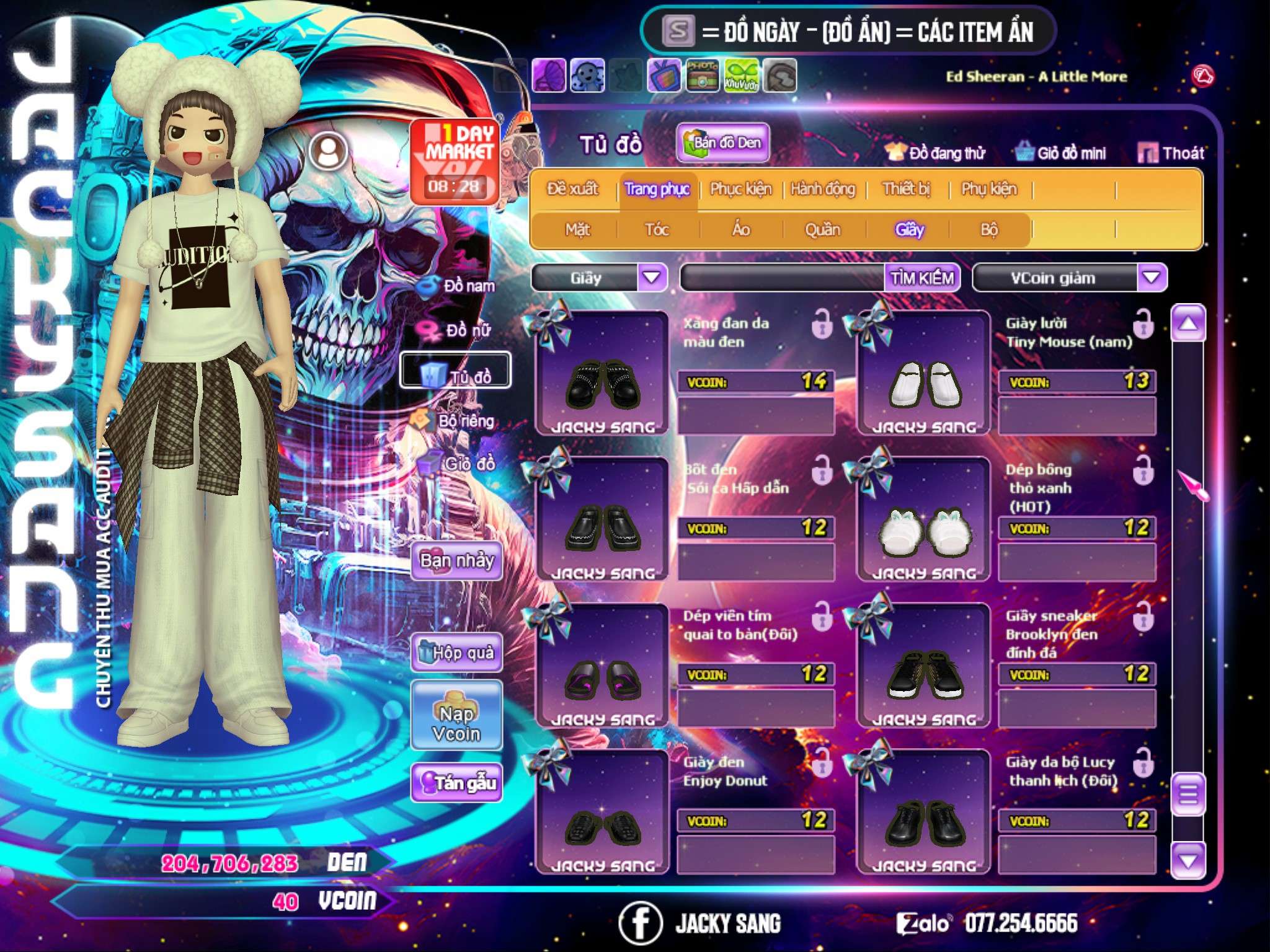This screenshot has width=1270, height=952.
Task: Expand the Giày filter dropdown
Action: (x=652, y=278)
